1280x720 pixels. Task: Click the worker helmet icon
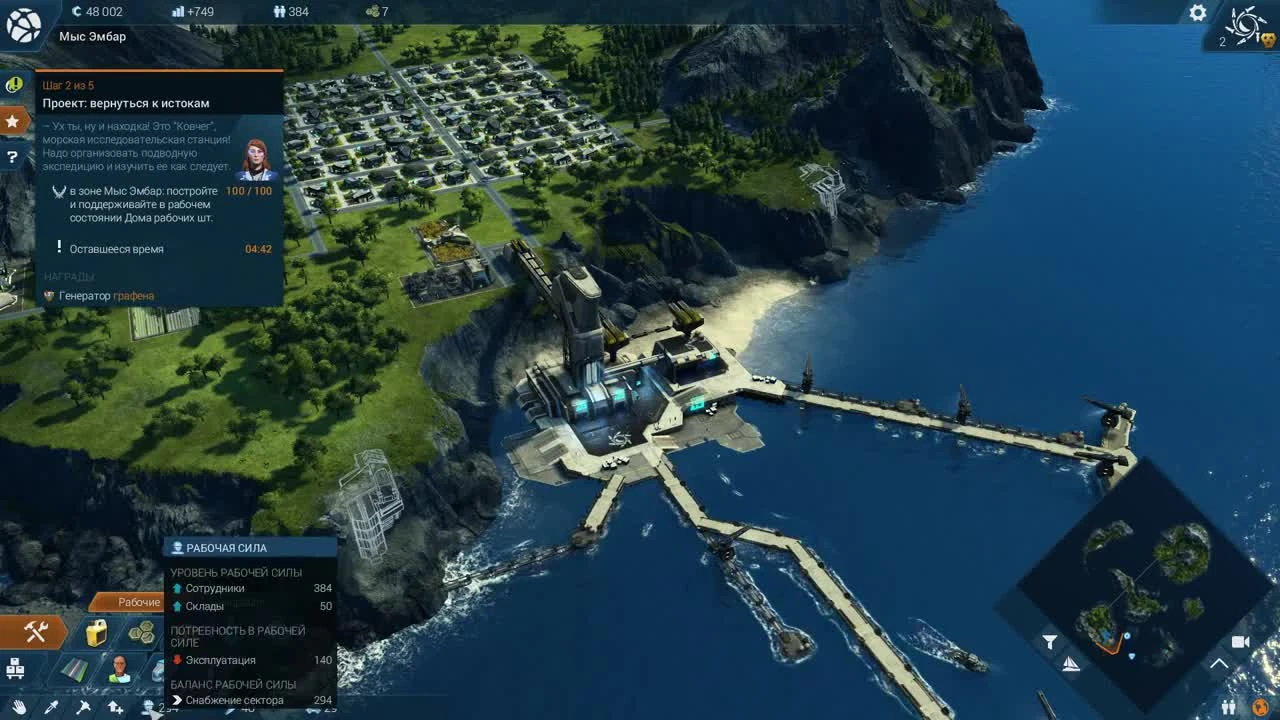tap(146, 707)
